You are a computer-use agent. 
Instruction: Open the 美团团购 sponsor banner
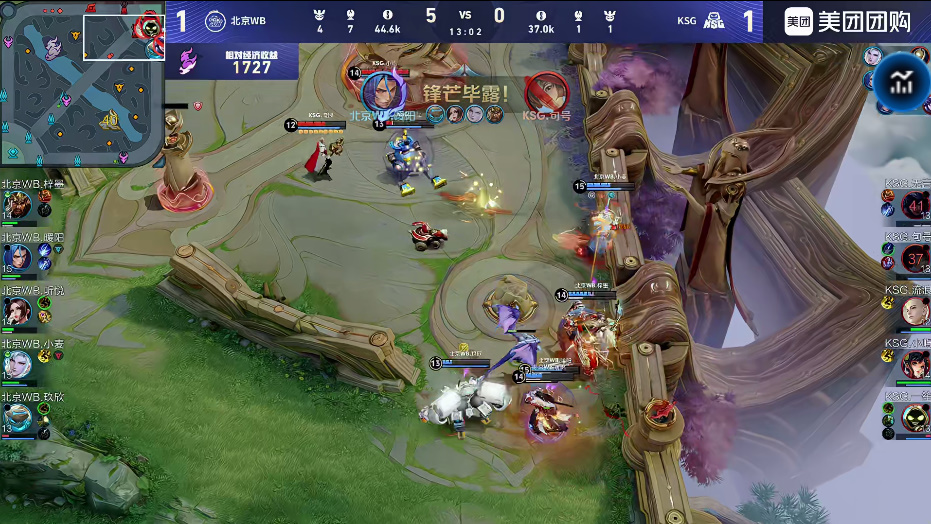[x=847, y=21]
